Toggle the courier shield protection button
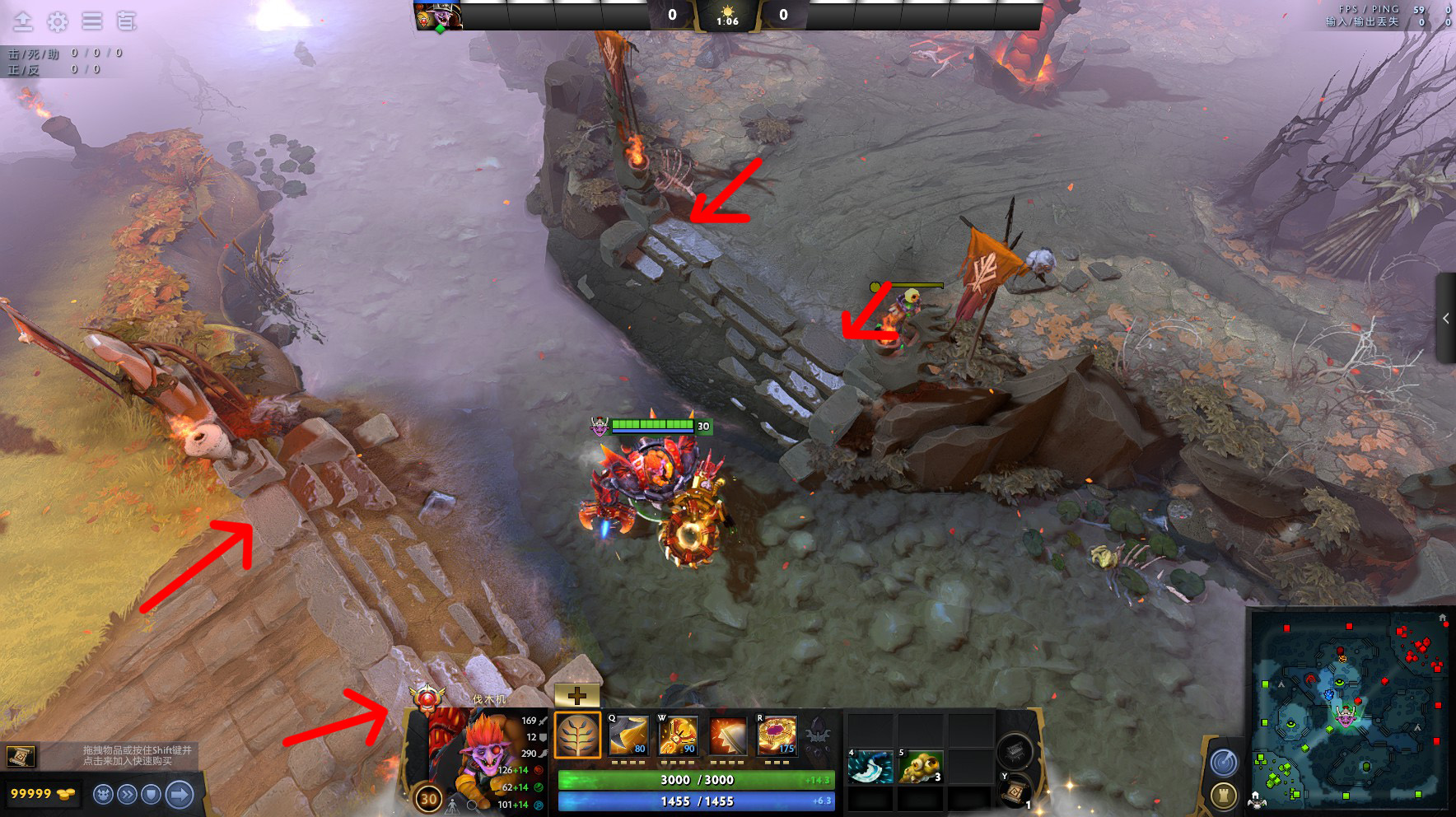The image size is (1456, 817). pyautogui.click(x=152, y=795)
